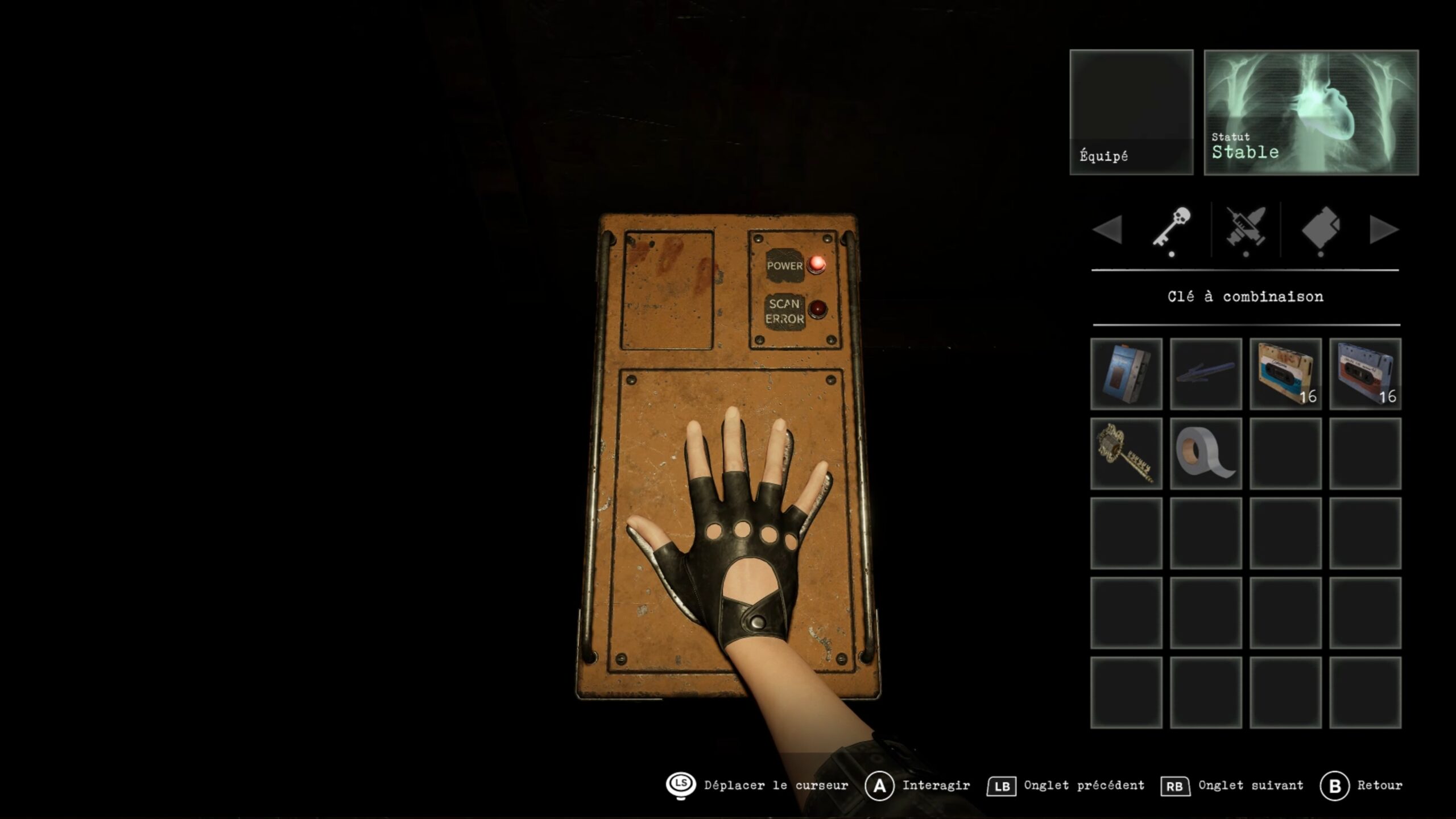This screenshot has height=819, width=1456.
Task: Select the dark blue arrow-shaped item
Action: (1206, 374)
